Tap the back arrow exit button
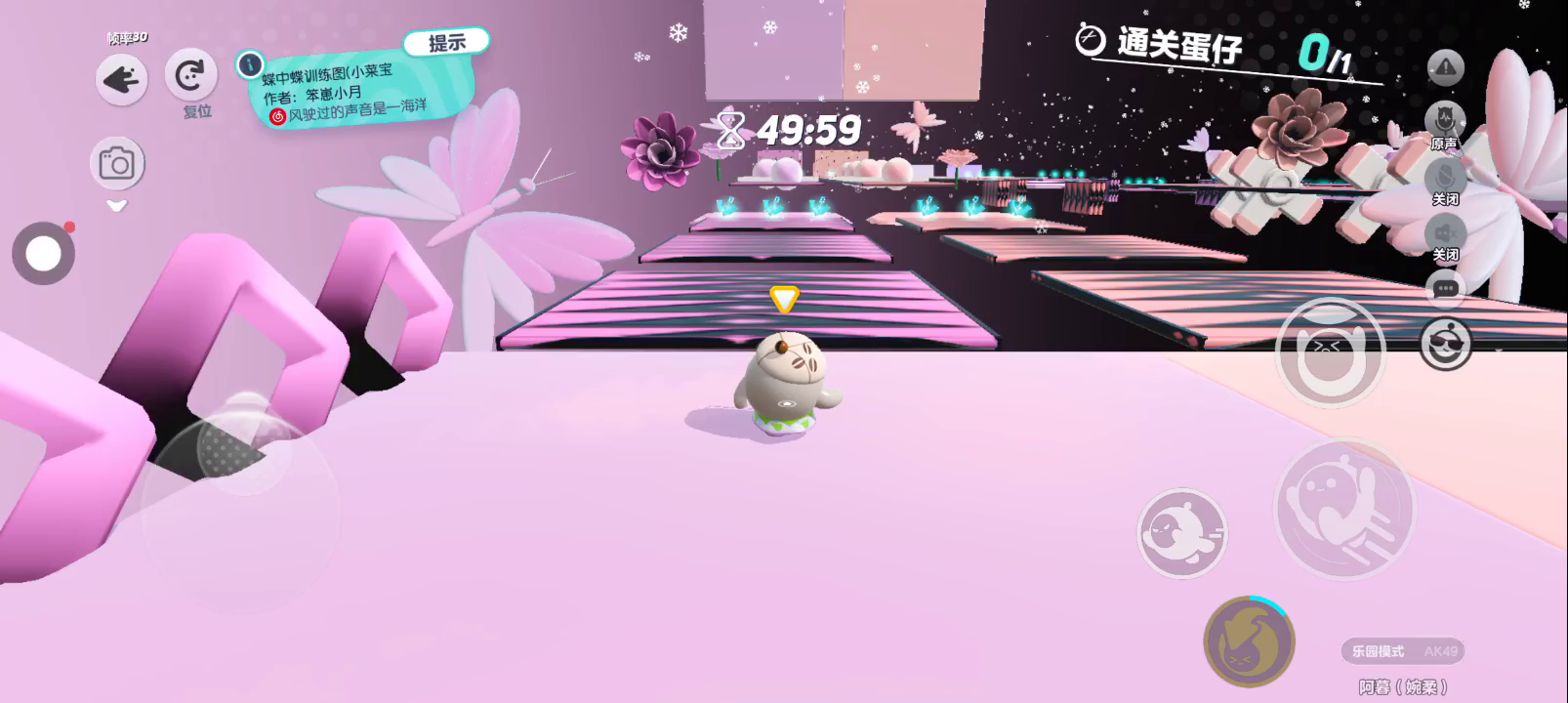Image resolution: width=1568 pixels, height=703 pixels. click(121, 79)
